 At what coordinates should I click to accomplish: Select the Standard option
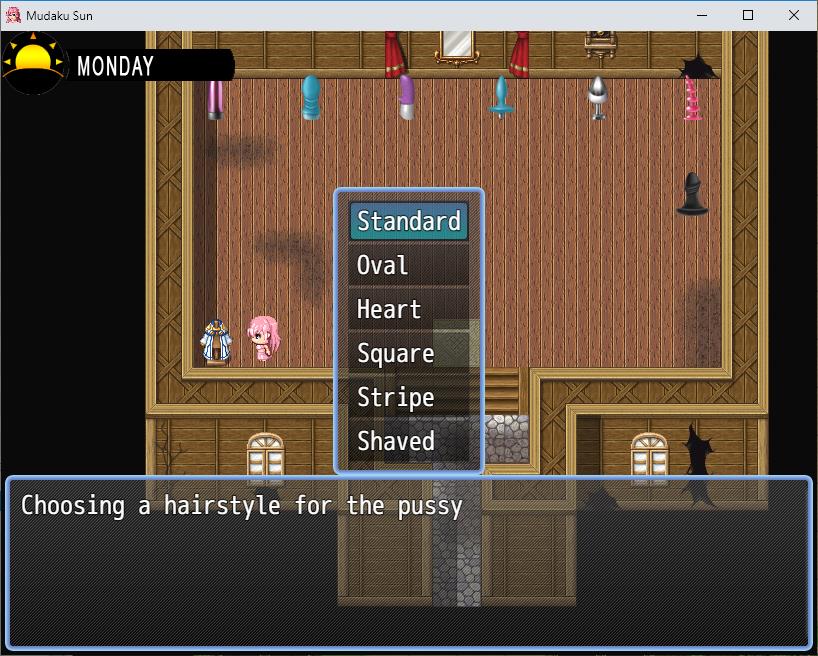[x=408, y=221]
